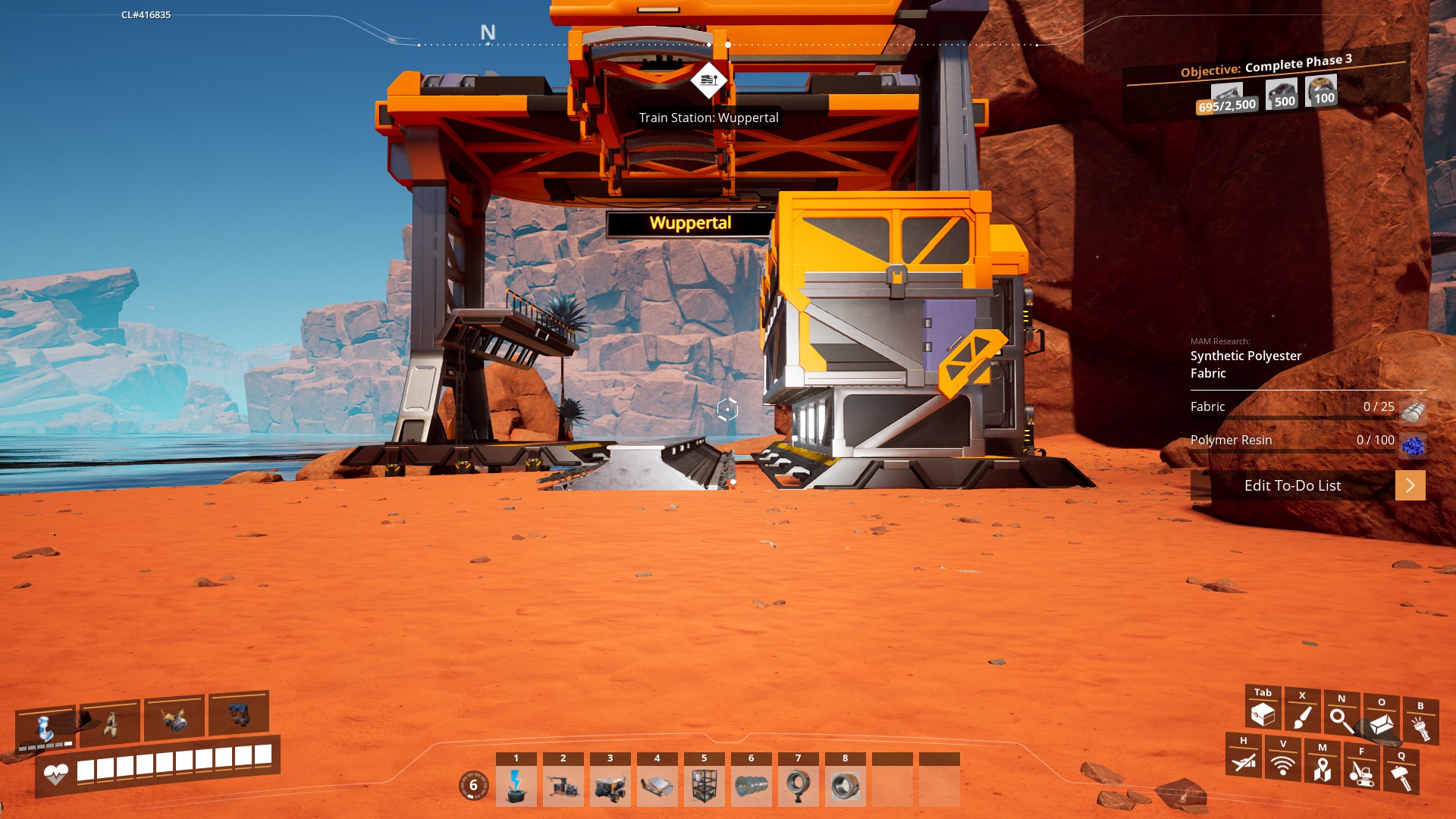
Task: Click the wireless signal scanner icon
Action: point(1282,764)
